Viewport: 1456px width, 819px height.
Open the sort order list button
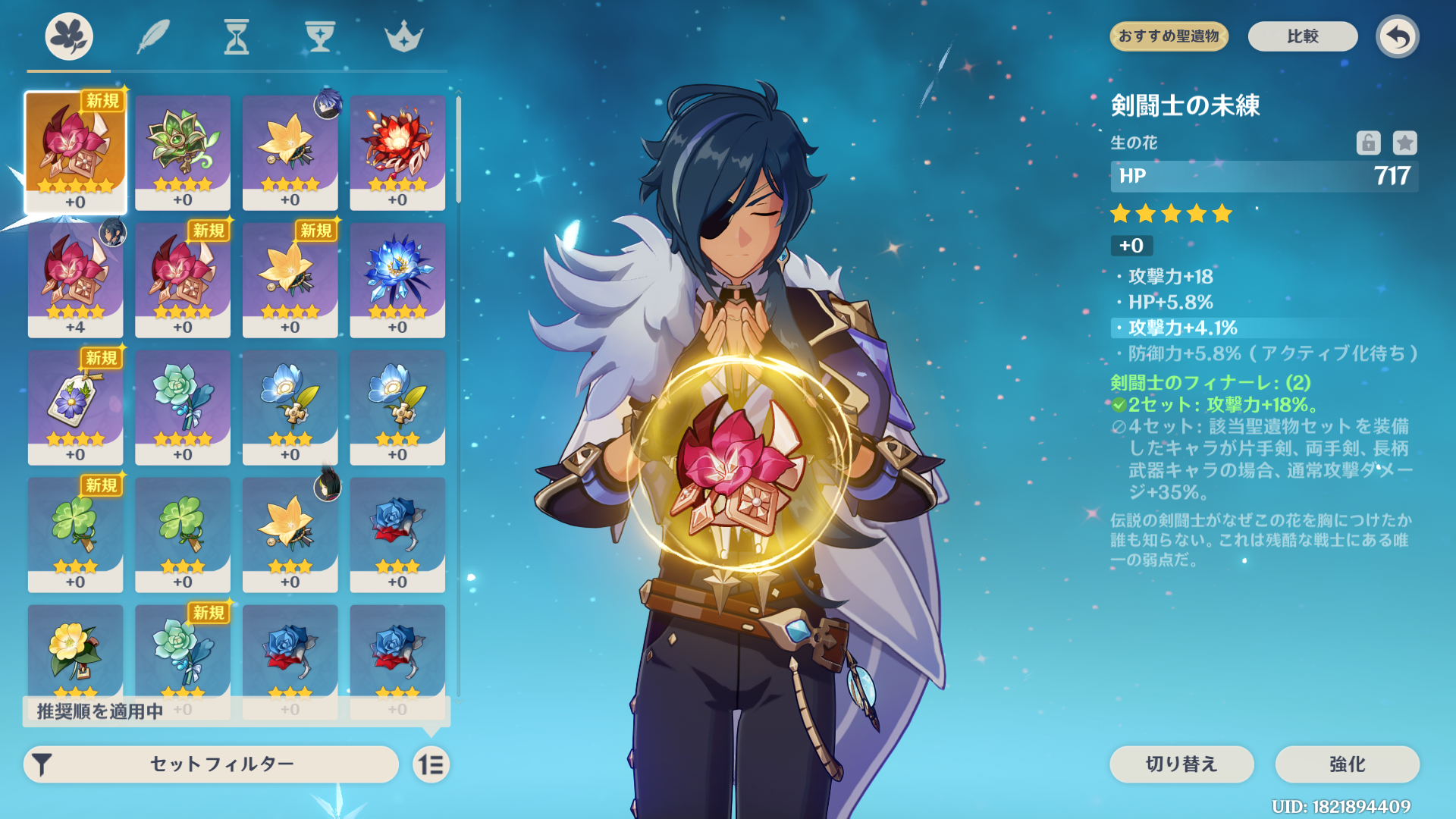(x=431, y=764)
